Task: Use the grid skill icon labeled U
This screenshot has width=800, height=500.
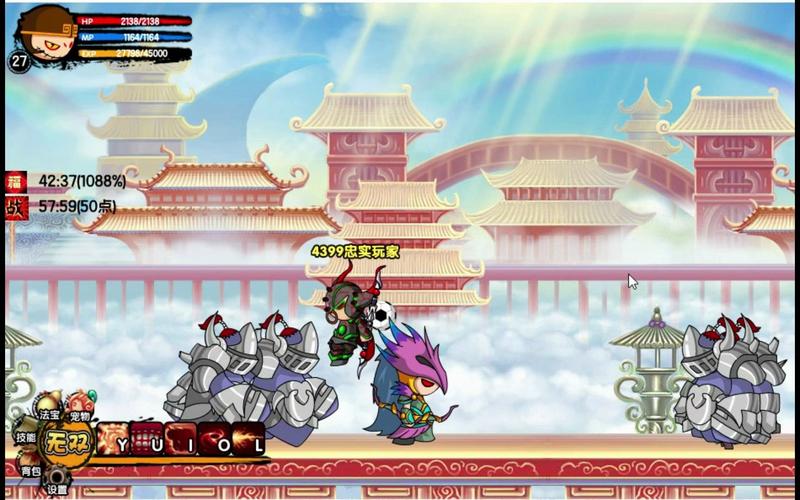Action: (x=147, y=439)
